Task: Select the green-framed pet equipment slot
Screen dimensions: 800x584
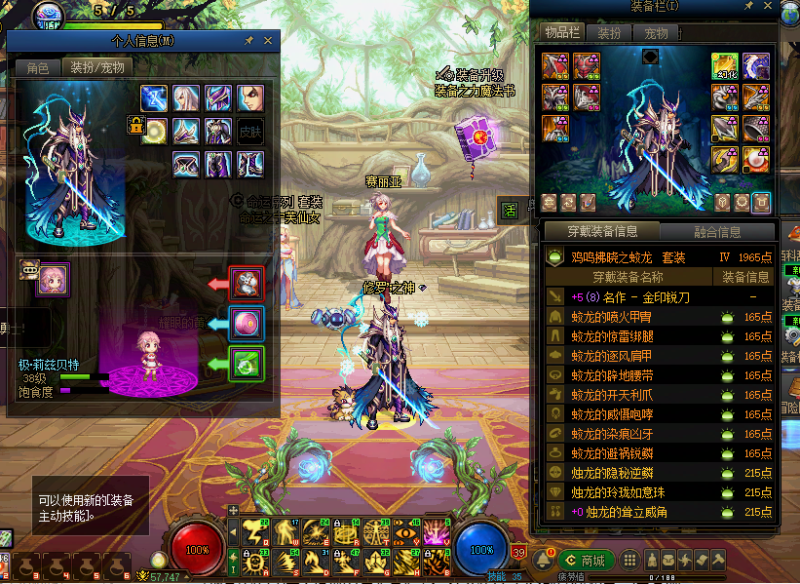Action: [246, 362]
